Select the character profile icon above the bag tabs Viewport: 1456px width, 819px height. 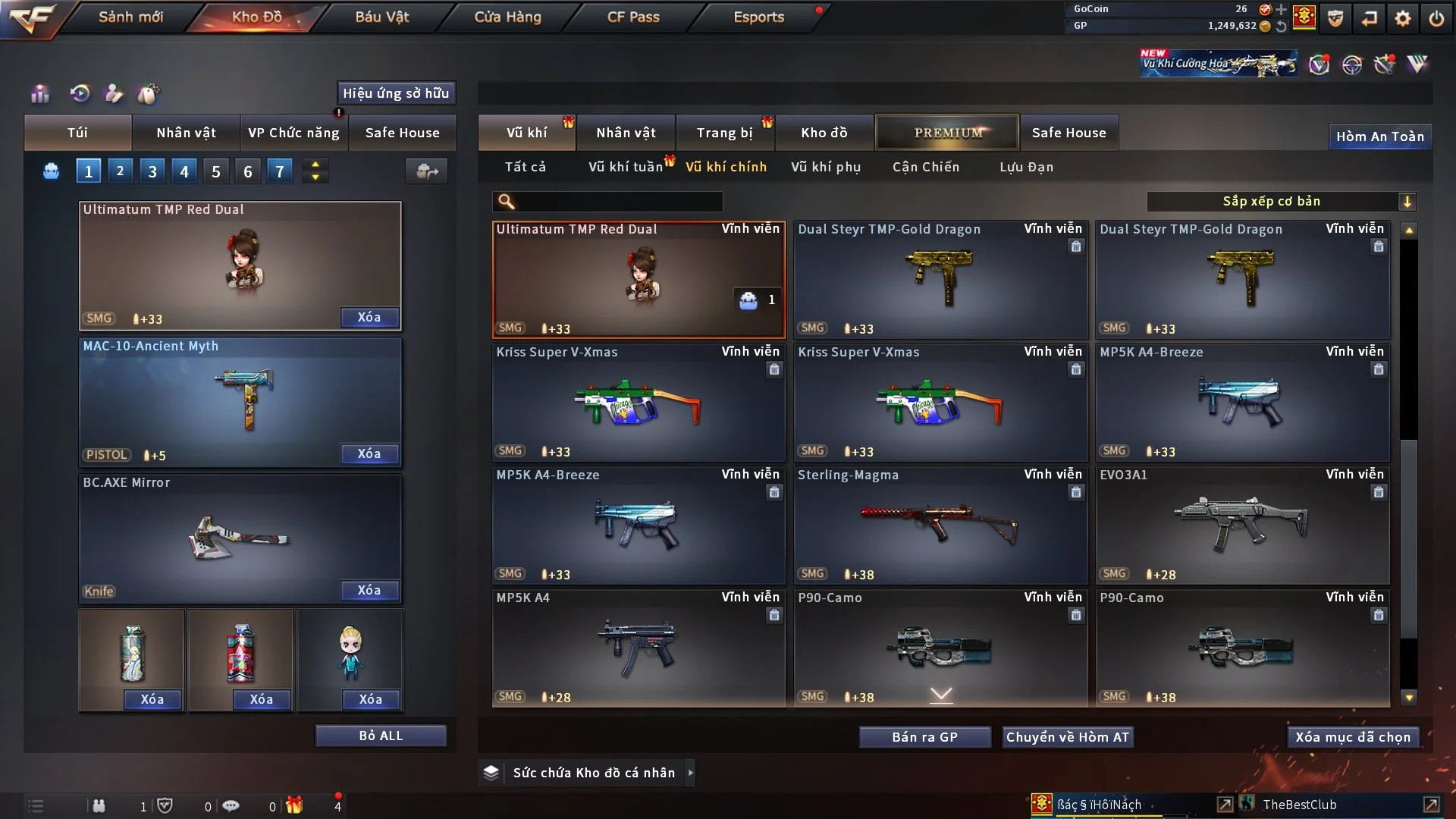[115, 94]
